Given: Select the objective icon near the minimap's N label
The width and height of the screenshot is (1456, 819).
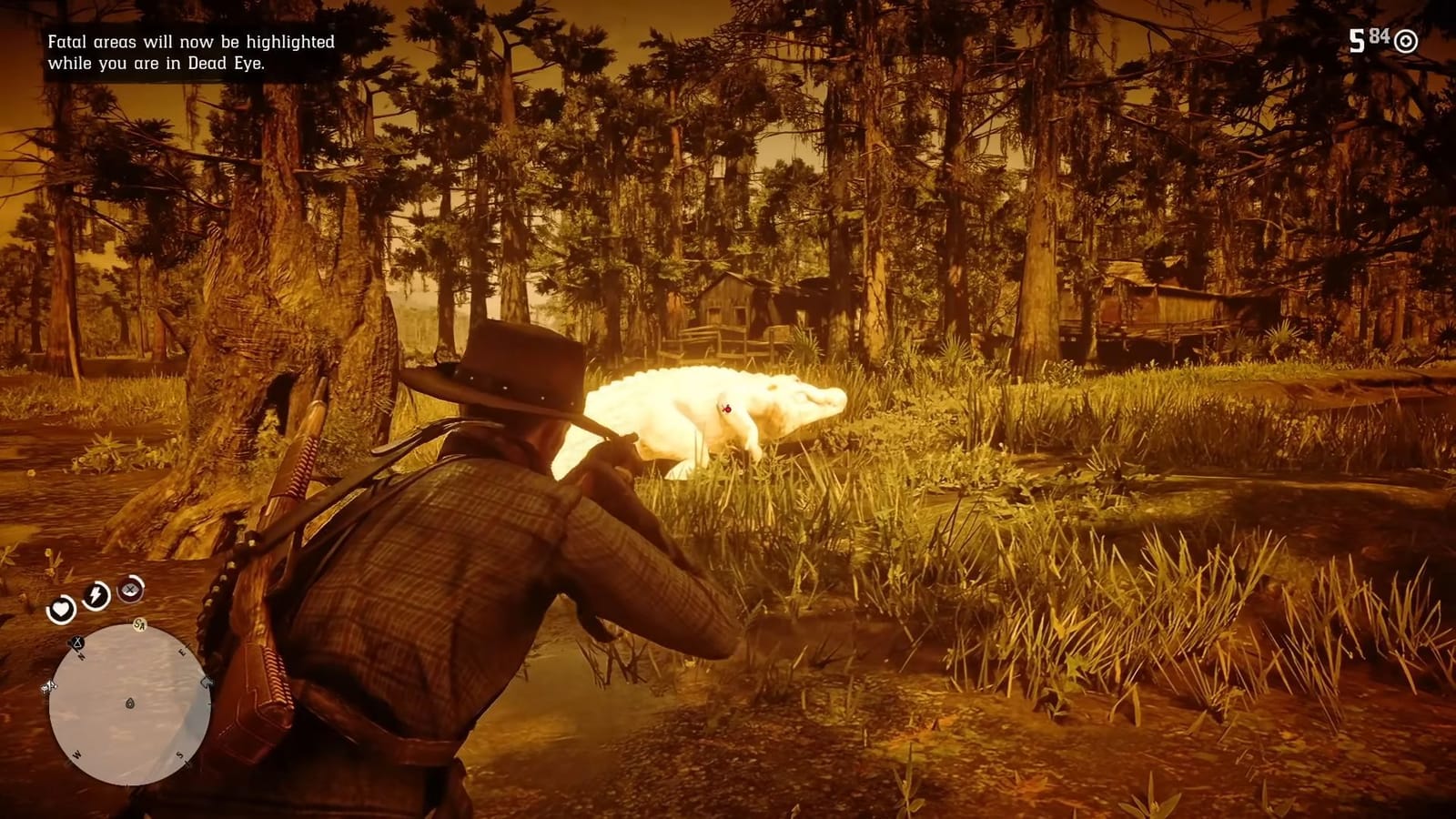Looking at the screenshot, I should (76, 642).
